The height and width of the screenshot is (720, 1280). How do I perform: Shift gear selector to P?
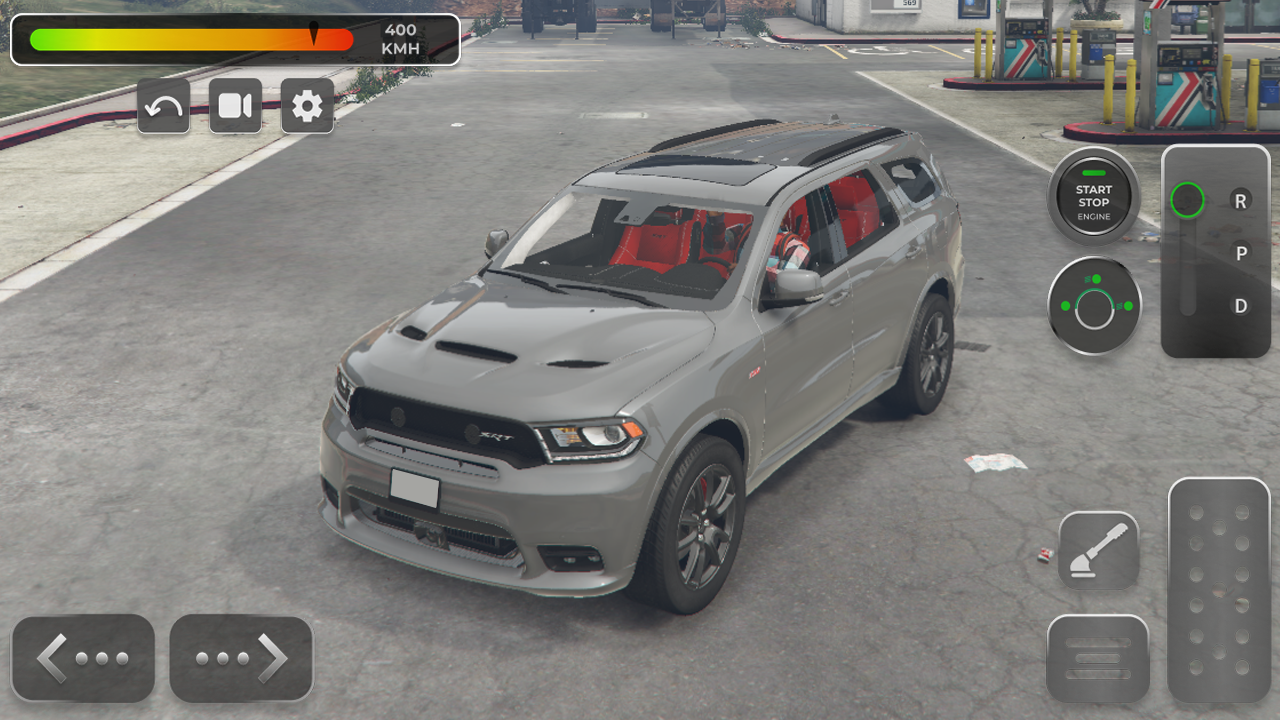point(1240,254)
